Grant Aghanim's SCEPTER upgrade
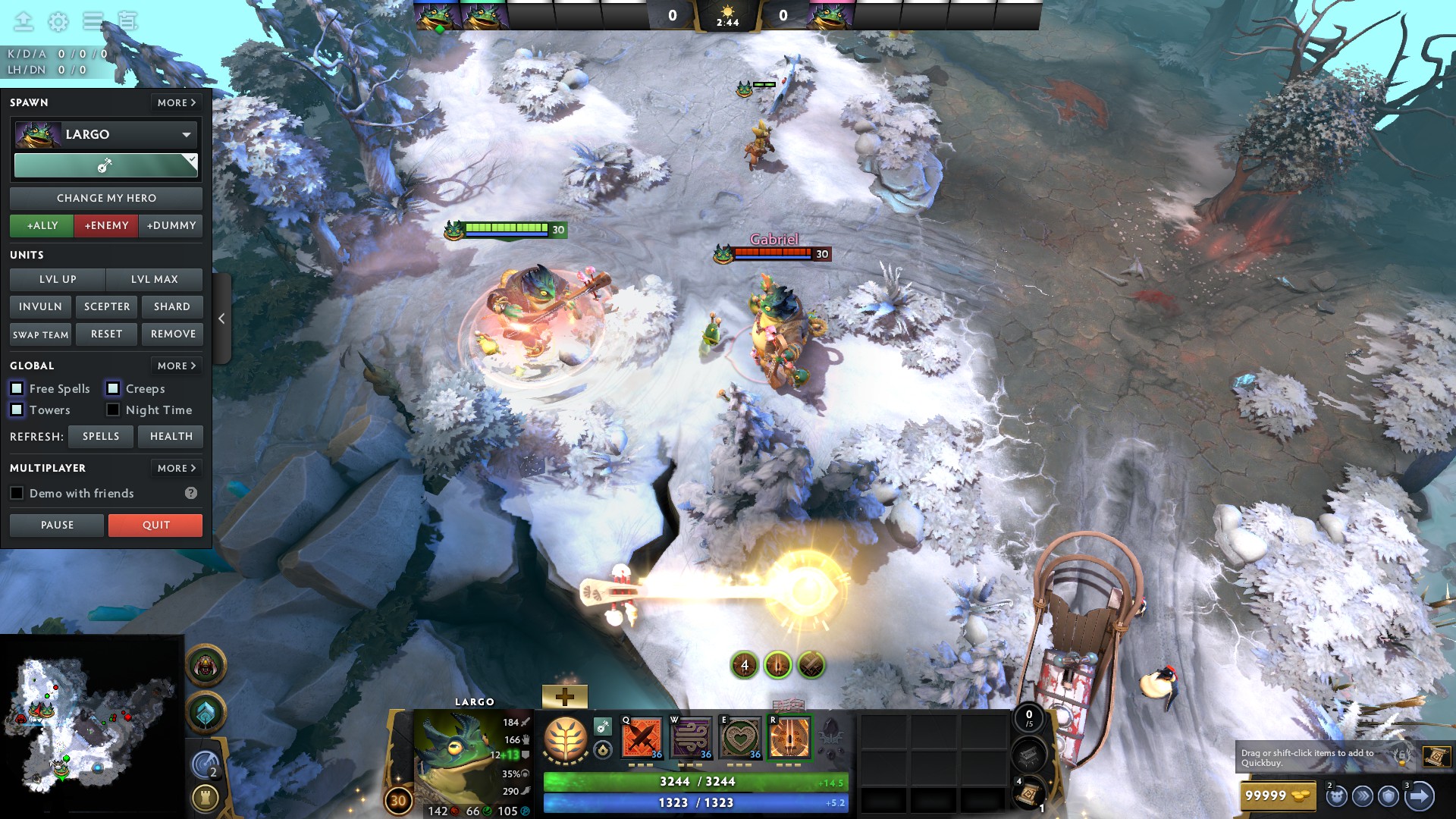This screenshot has width=1456, height=819. coord(107,306)
